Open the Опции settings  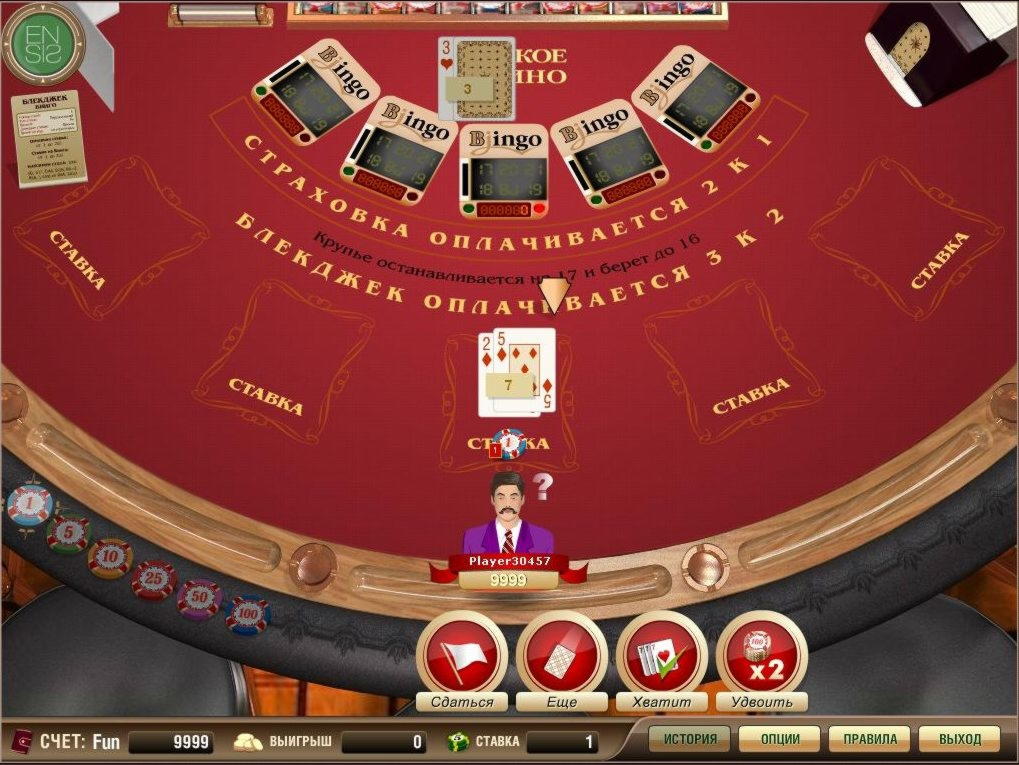[779, 740]
